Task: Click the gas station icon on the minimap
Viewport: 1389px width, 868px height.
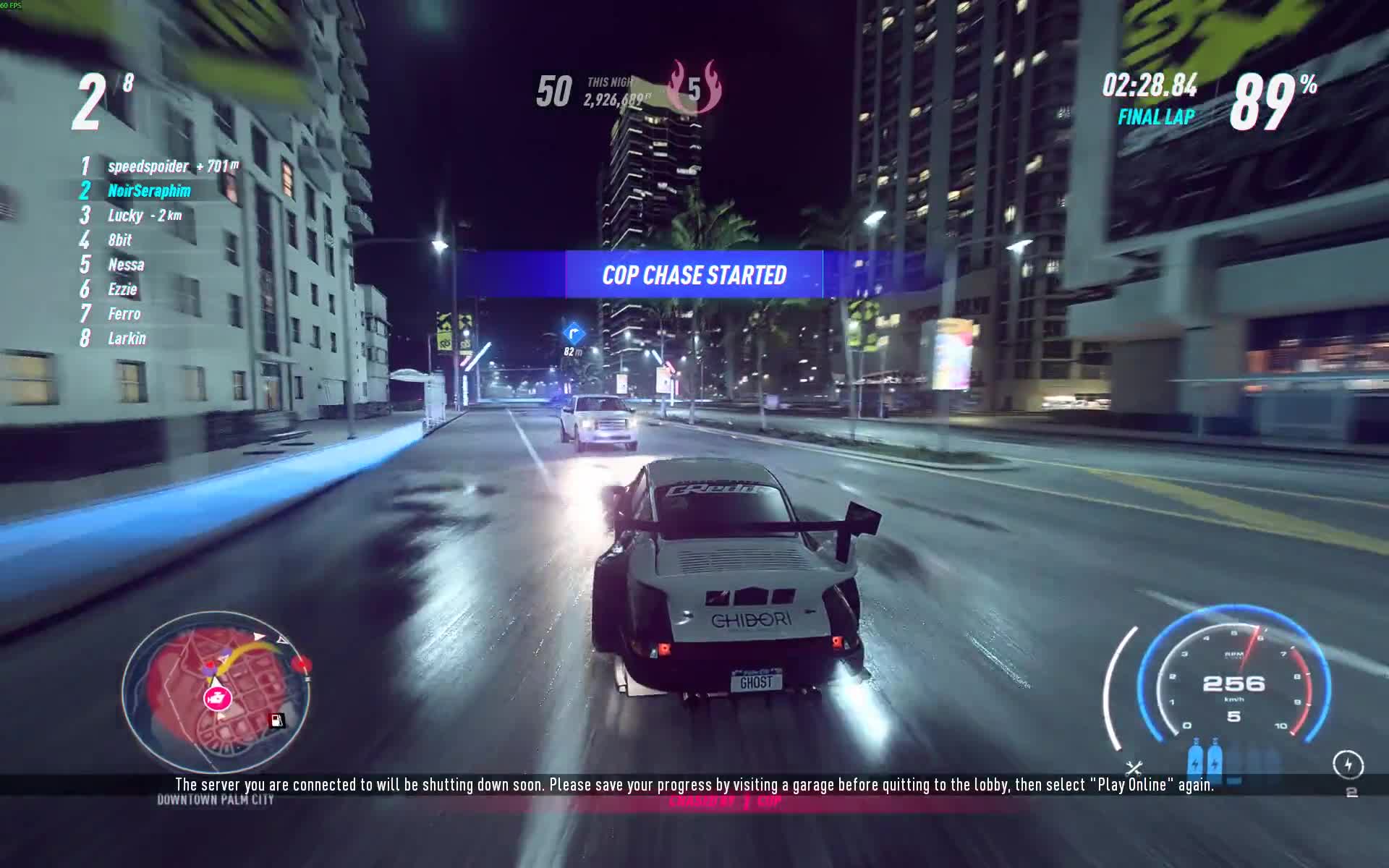Action: [276, 720]
